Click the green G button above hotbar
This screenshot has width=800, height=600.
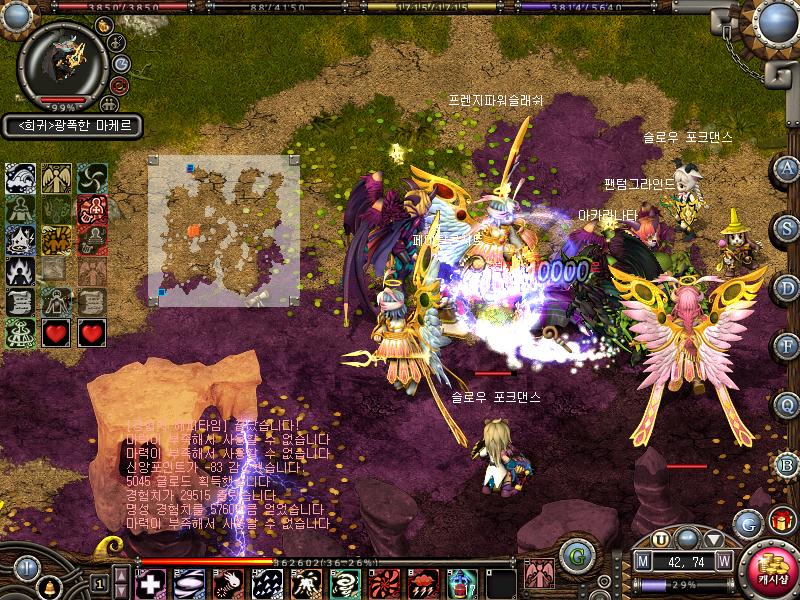573,553
